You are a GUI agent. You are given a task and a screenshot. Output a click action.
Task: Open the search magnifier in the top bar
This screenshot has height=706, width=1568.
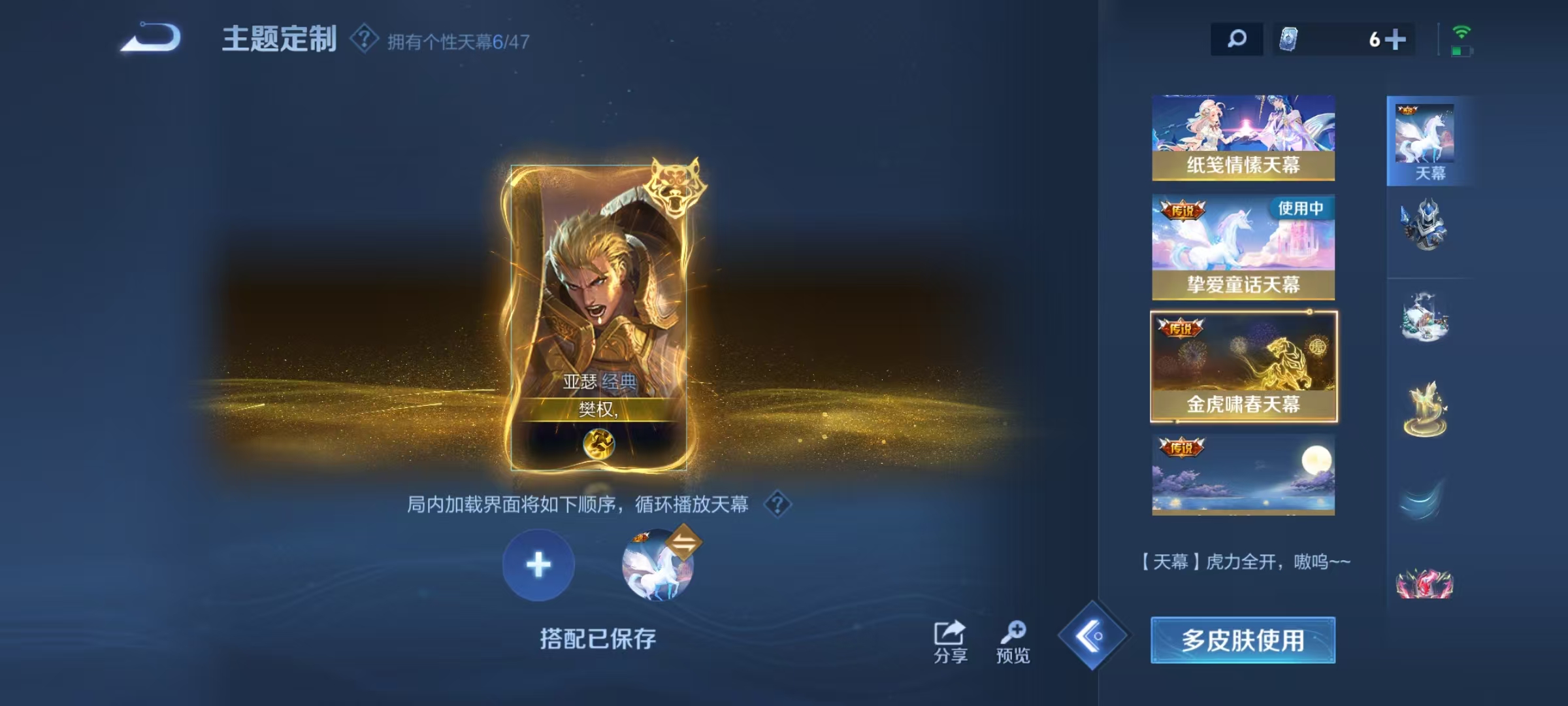(x=1236, y=39)
